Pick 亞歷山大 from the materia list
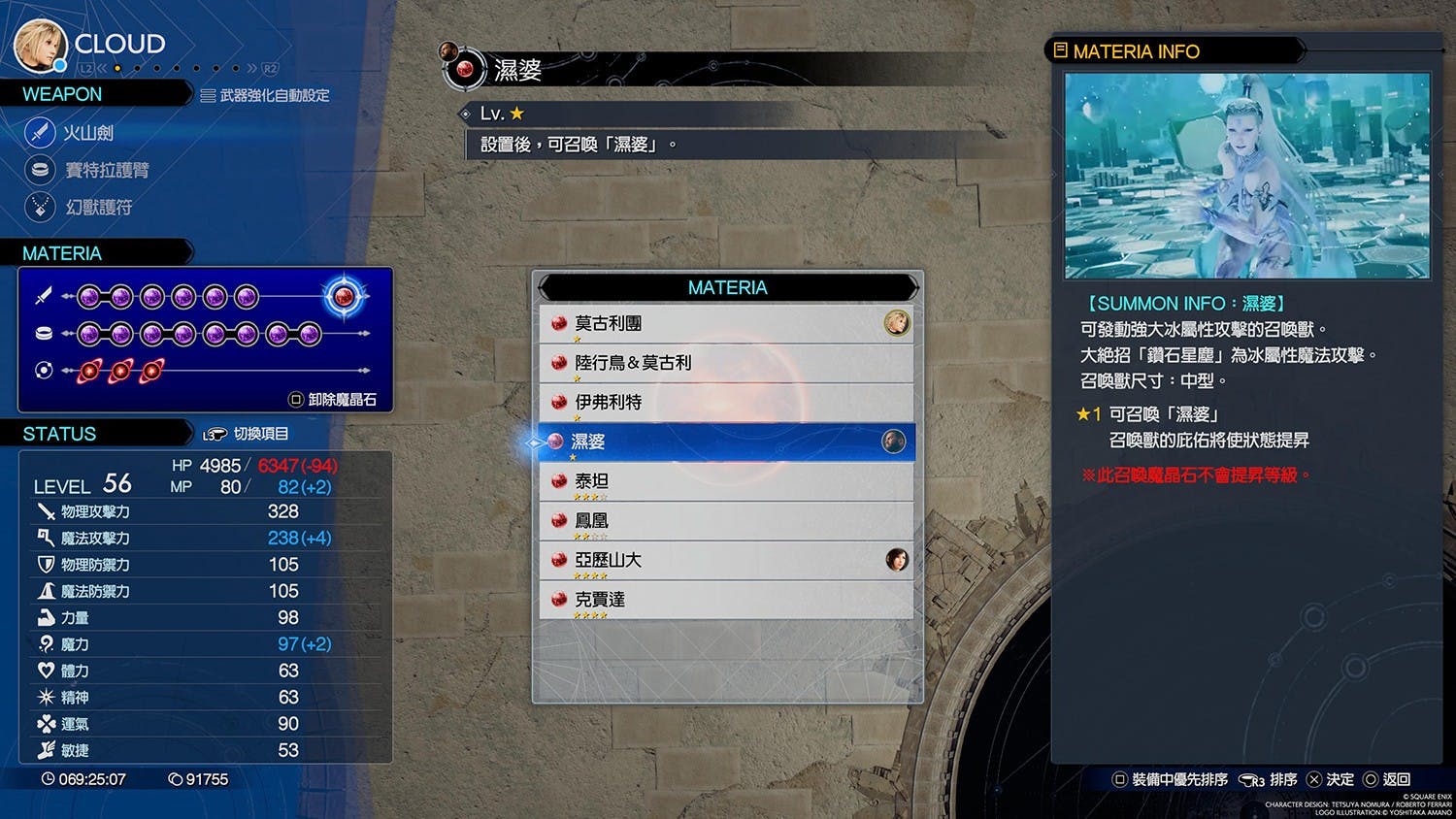1456x819 pixels. pyautogui.click(x=726, y=561)
